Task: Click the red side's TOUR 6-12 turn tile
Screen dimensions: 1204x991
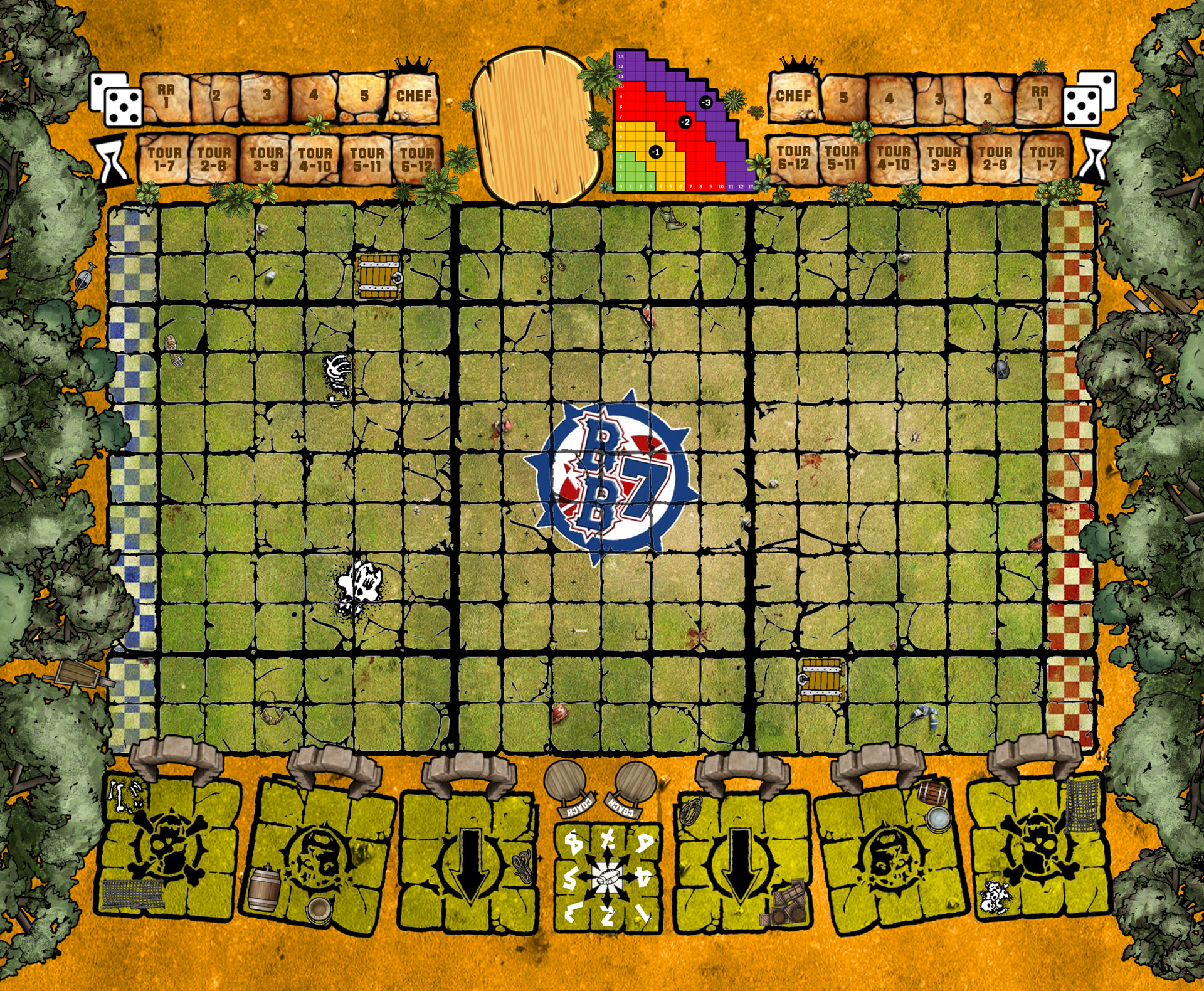Action: [x=793, y=158]
